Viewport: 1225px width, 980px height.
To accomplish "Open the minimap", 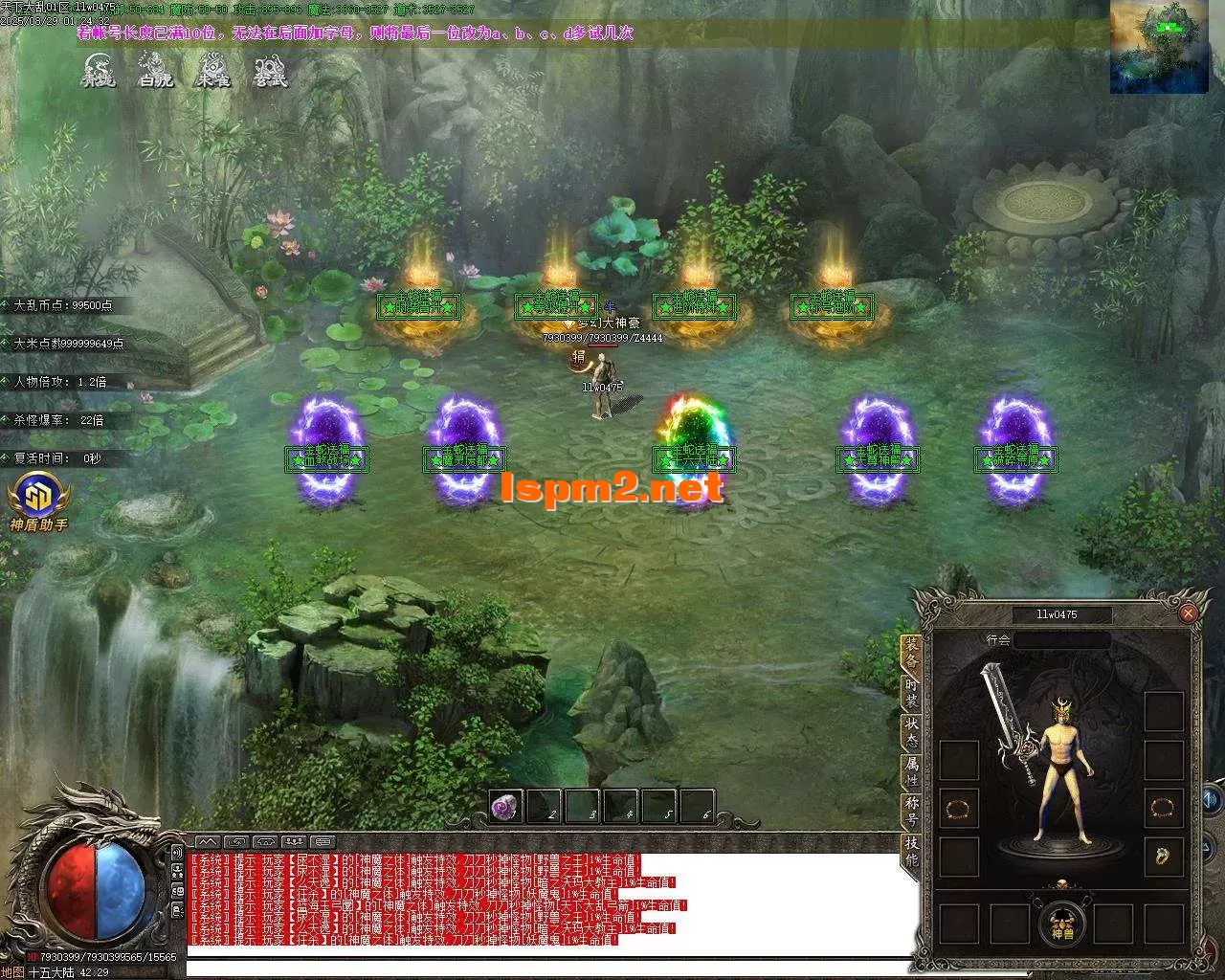I will 1158,47.
